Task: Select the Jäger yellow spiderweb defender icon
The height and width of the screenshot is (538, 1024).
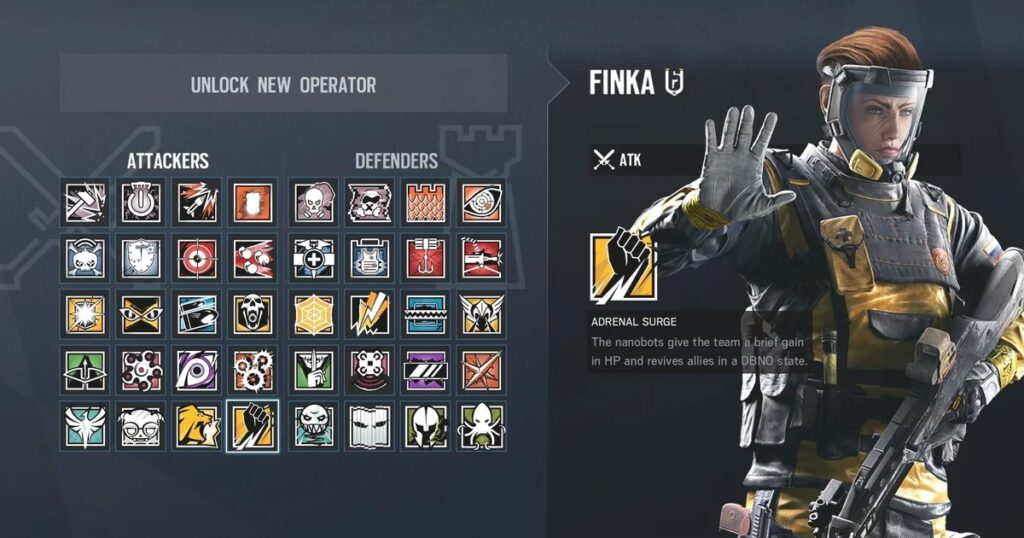Action: [313, 314]
